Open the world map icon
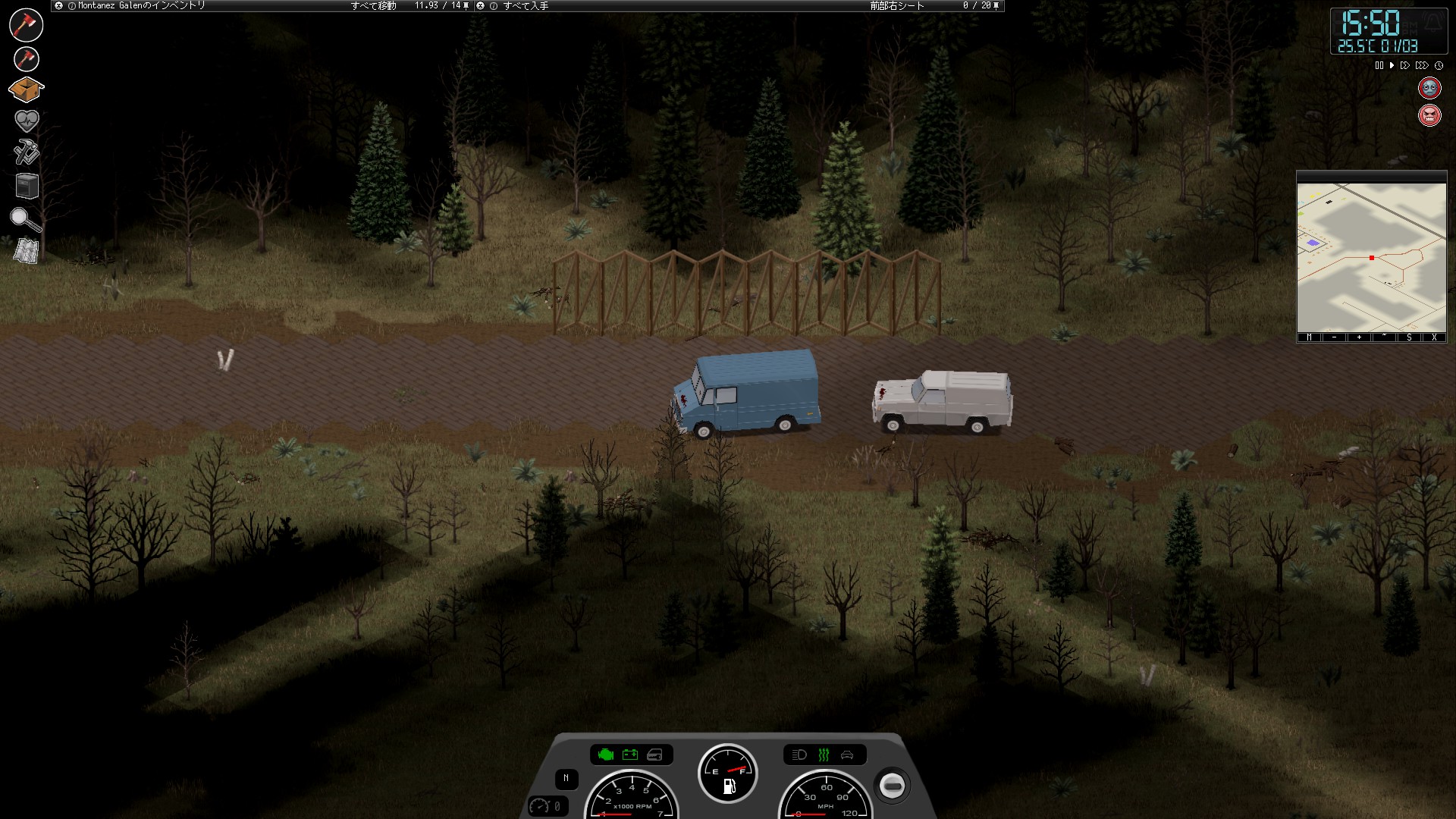1456x819 pixels. [27, 250]
